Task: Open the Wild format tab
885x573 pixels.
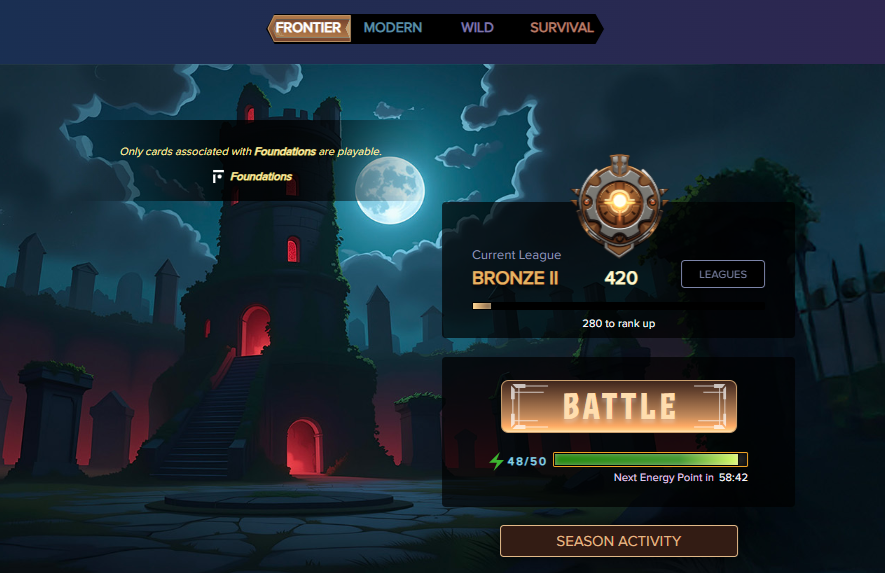Action: pos(477,28)
